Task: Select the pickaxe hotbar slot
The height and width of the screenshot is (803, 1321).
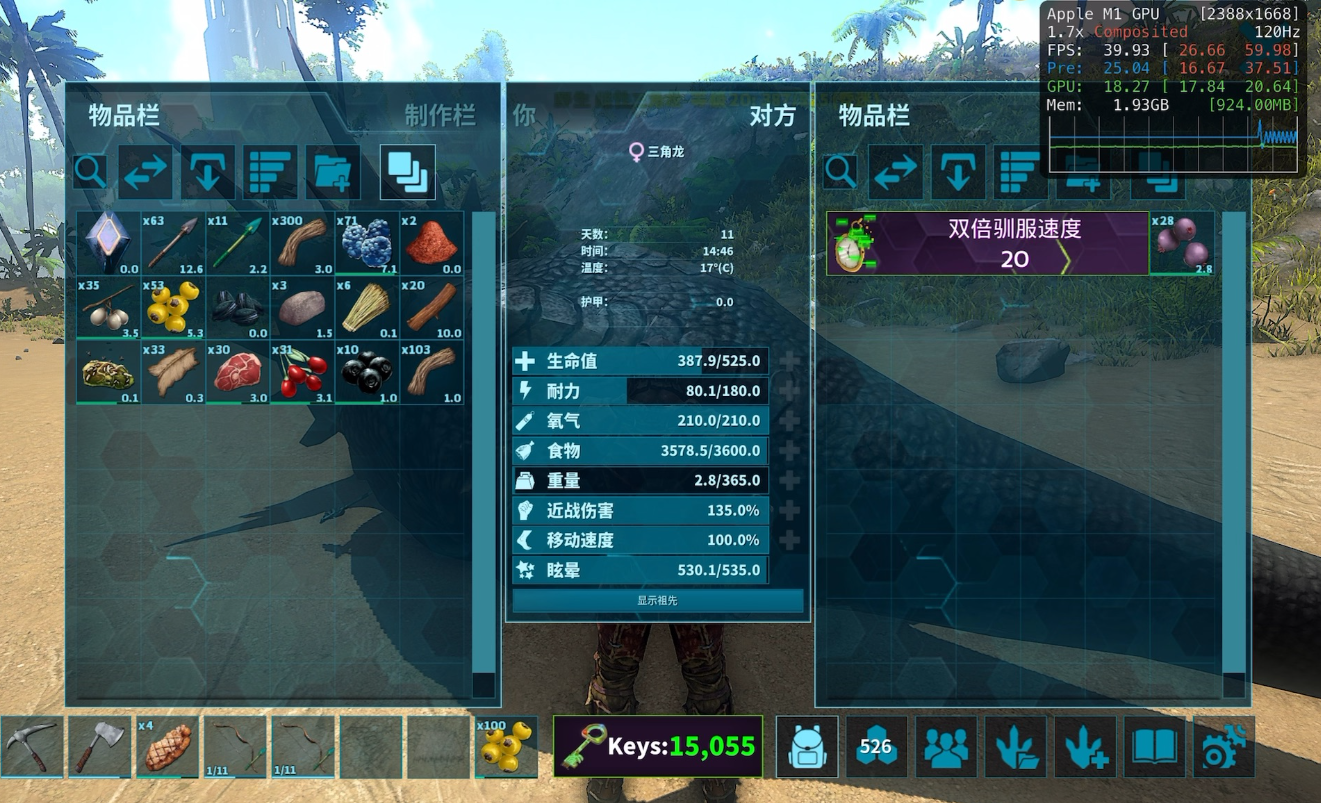Action: coord(32,746)
